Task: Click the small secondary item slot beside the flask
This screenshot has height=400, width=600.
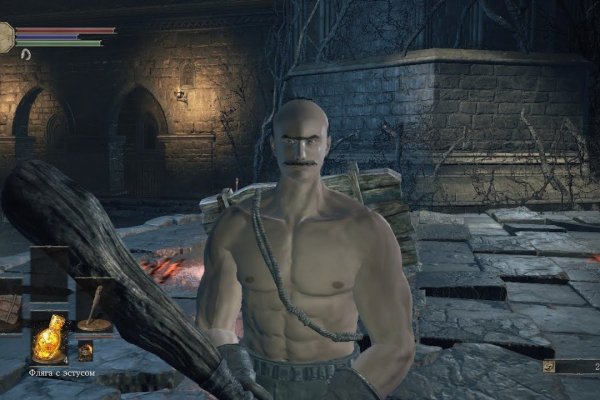Action: click(85, 351)
